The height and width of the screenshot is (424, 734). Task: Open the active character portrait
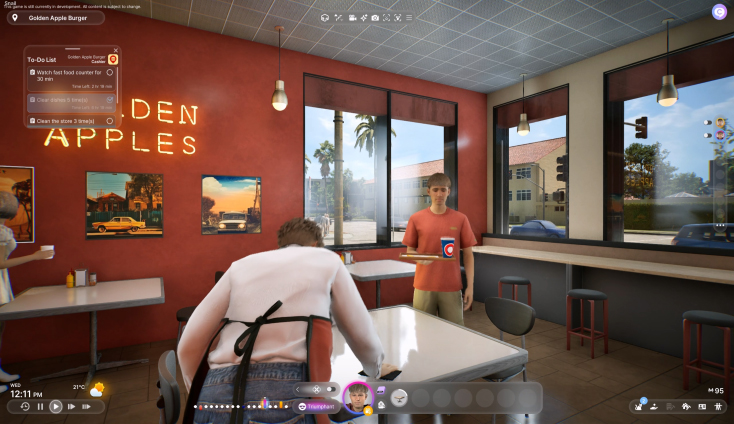pyautogui.click(x=356, y=397)
